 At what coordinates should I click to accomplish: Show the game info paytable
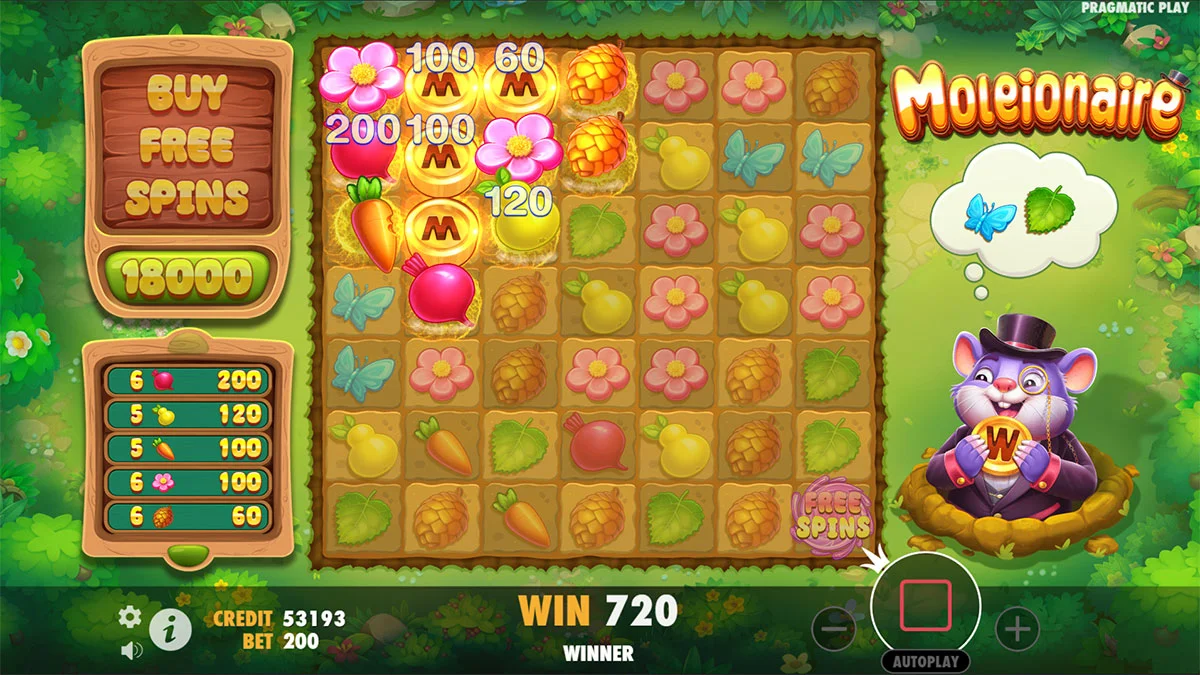click(x=171, y=629)
